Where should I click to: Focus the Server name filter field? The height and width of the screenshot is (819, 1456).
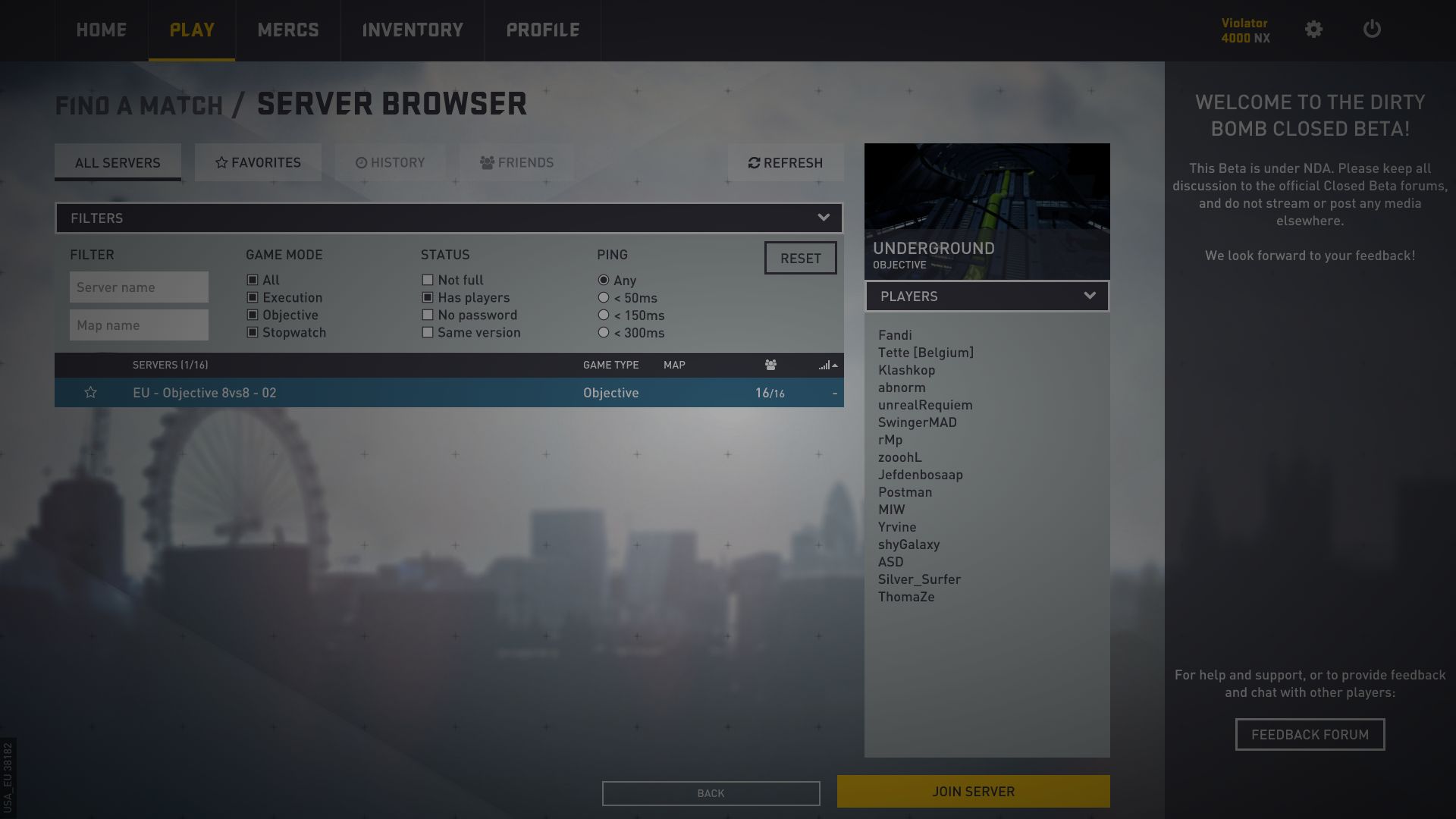[139, 287]
